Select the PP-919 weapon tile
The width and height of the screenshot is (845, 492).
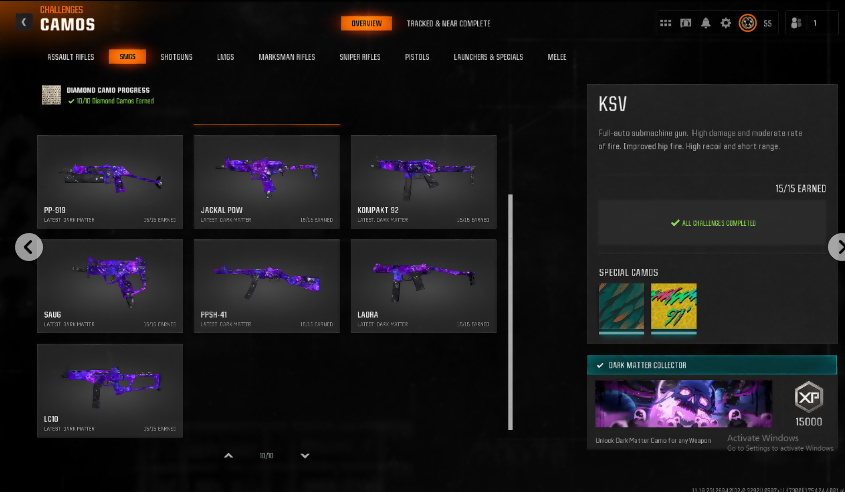(110, 181)
